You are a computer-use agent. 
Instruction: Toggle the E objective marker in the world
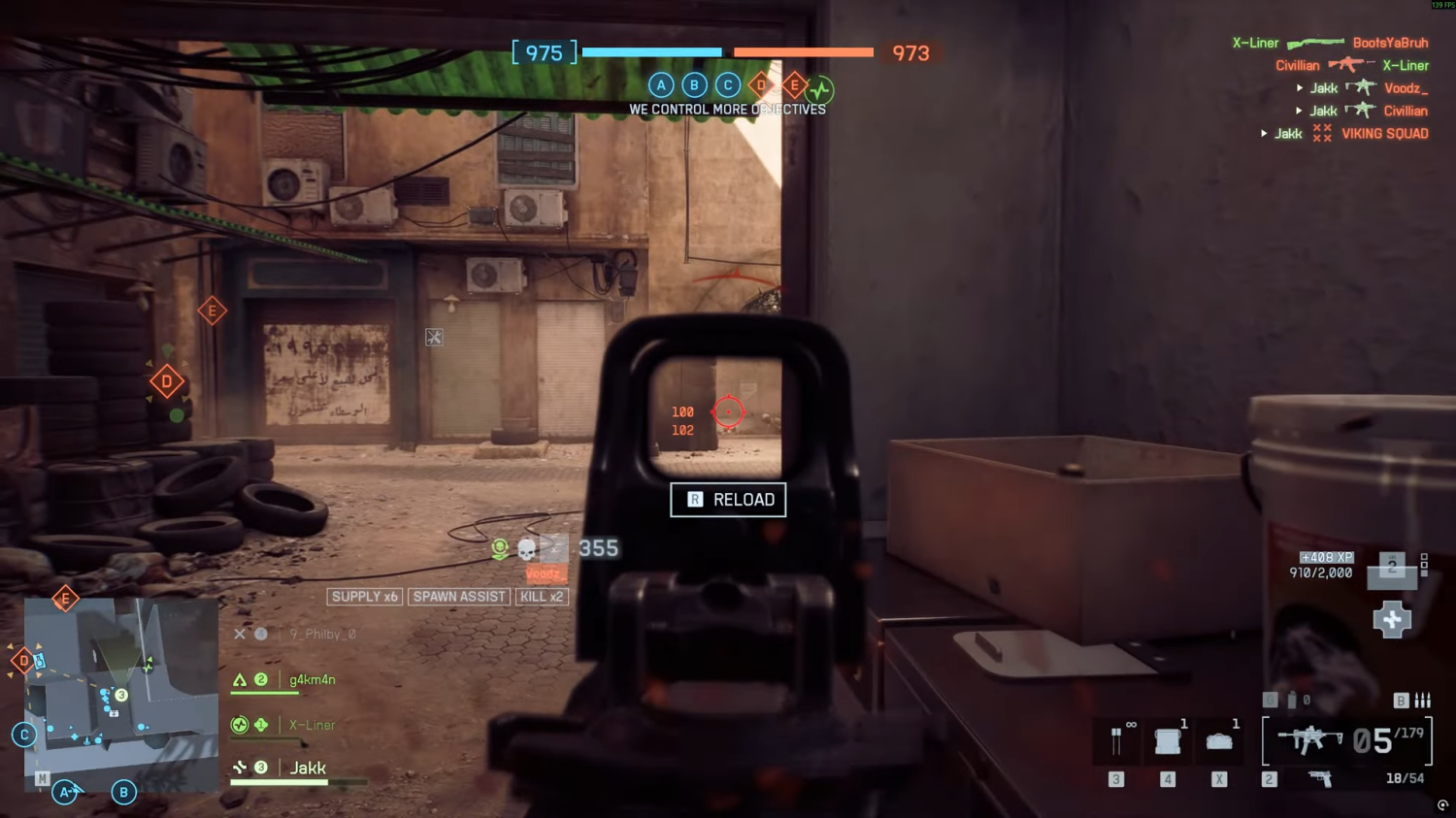click(212, 311)
